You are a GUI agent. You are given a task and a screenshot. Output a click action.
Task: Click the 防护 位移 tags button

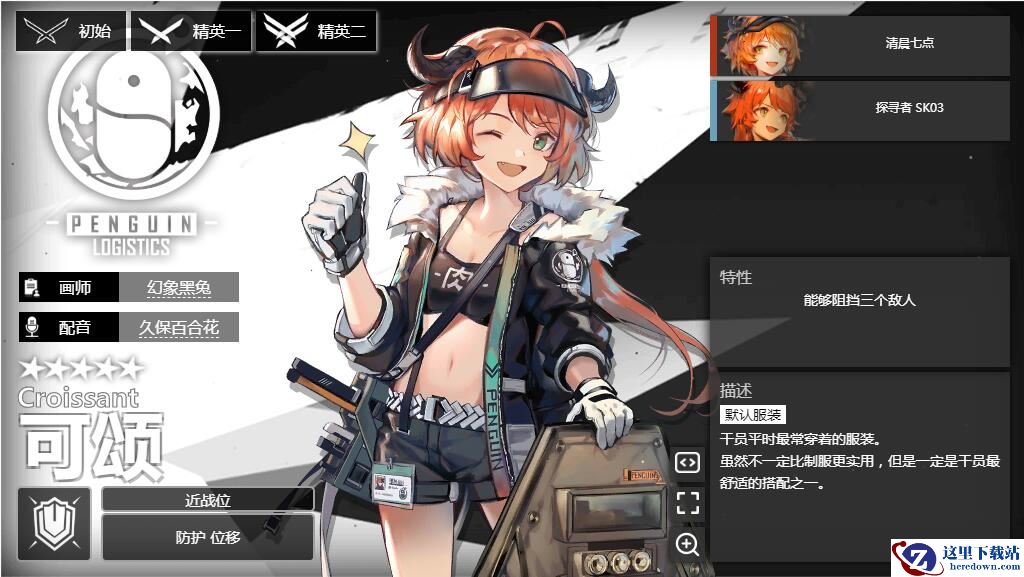click(208, 537)
